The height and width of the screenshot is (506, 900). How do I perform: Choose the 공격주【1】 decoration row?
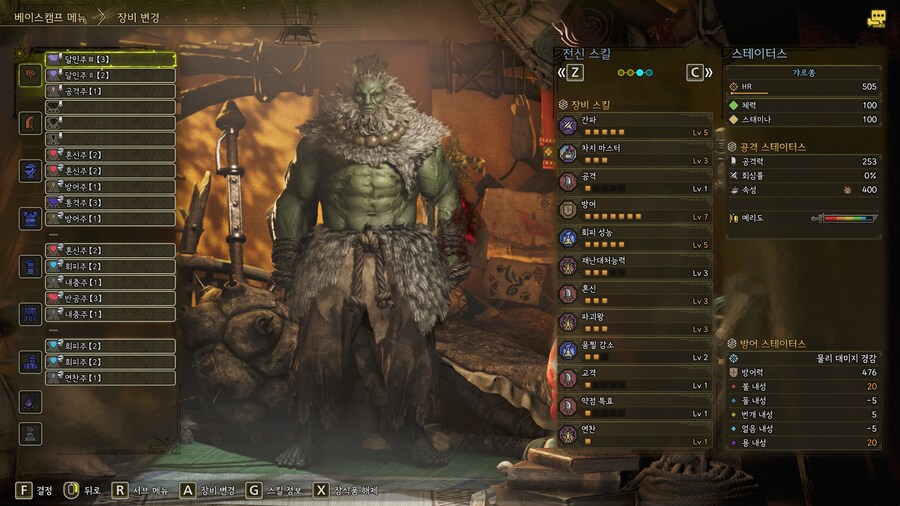pyautogui.click(x=110, y=91)
